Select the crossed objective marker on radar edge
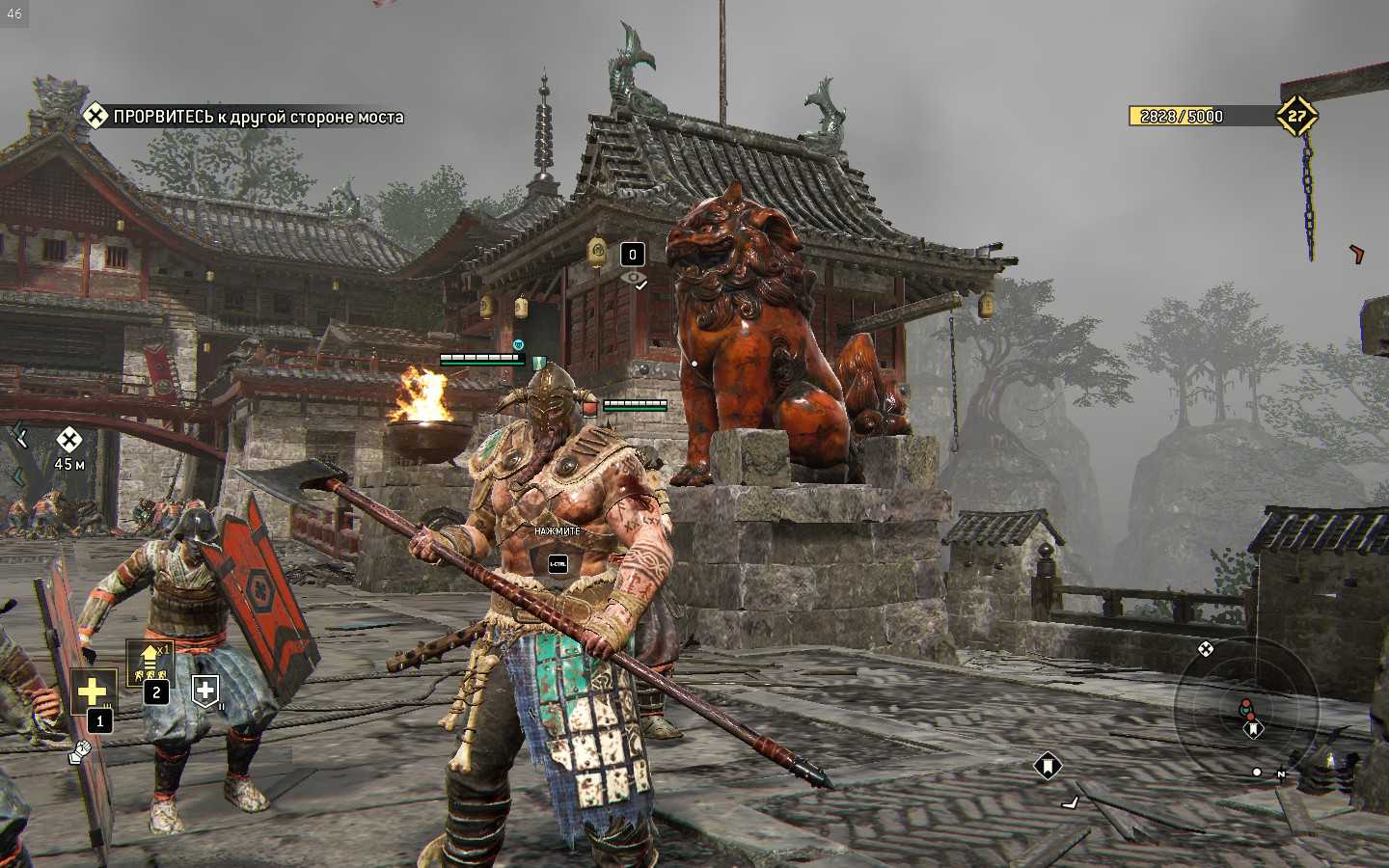 1205,649
